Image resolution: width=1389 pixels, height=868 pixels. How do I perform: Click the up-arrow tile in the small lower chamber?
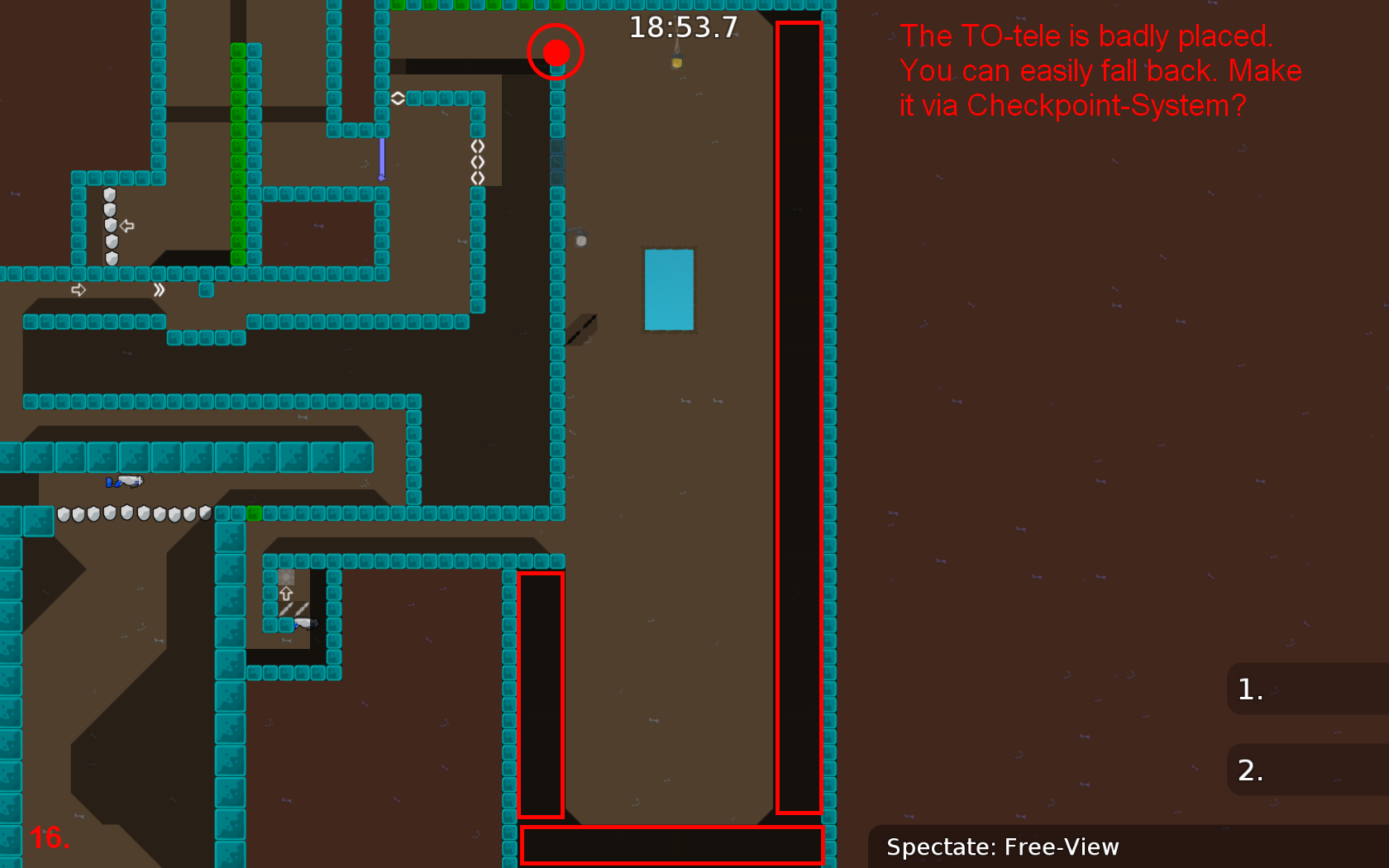tap(285, 594)
